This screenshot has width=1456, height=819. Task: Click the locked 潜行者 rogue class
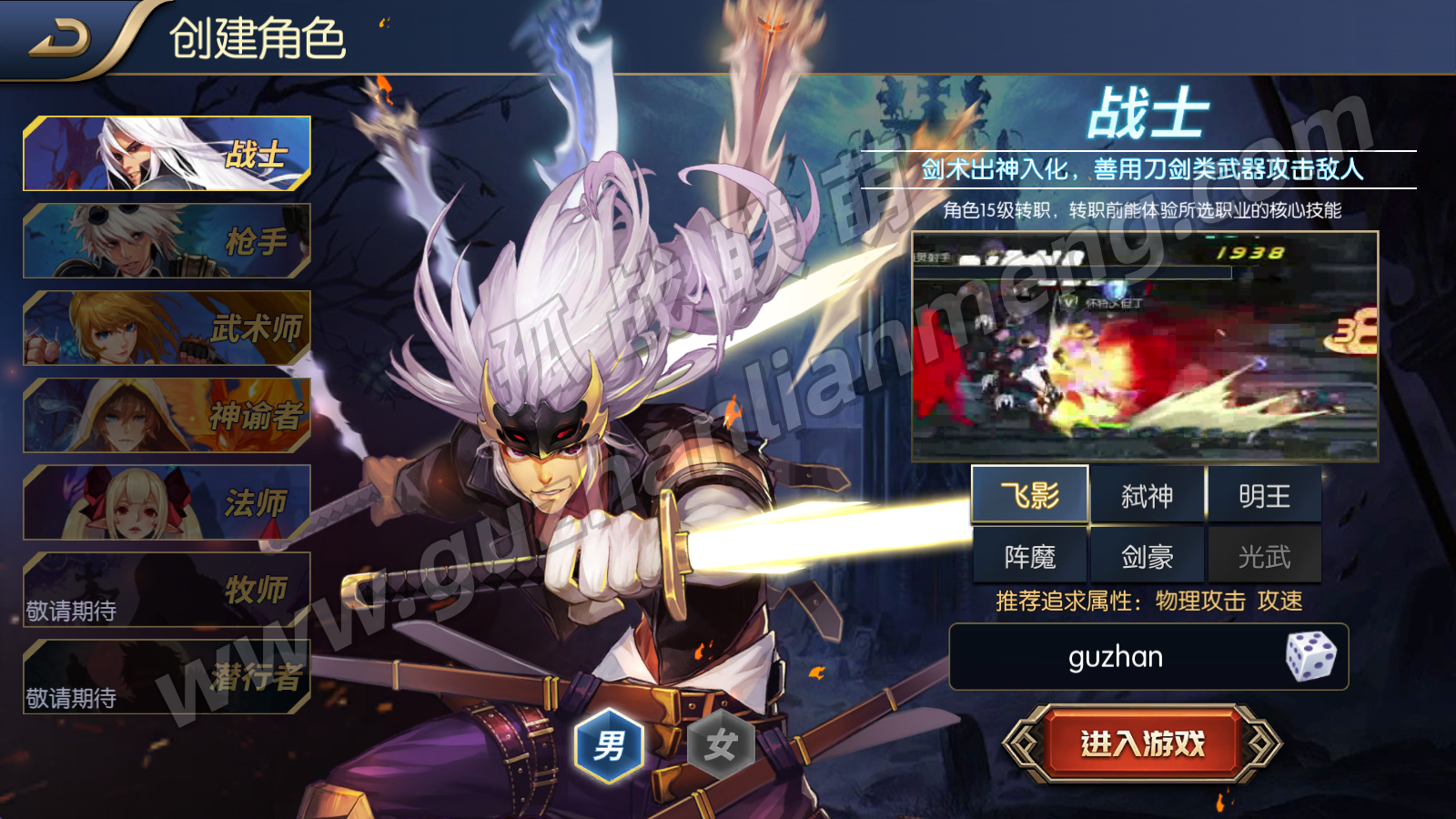coord(167,678)
